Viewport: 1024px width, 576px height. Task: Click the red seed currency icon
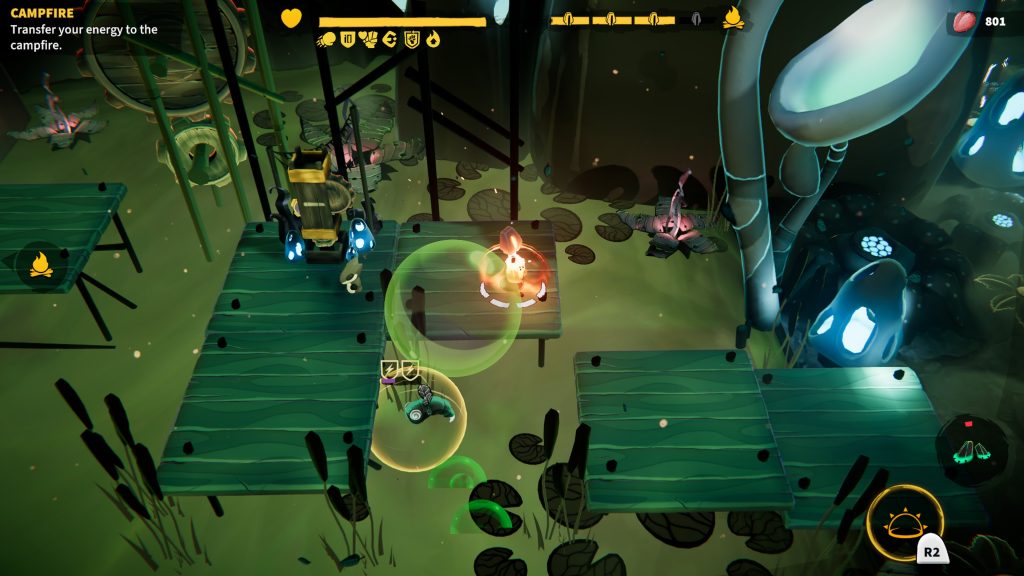pos(965,21)
